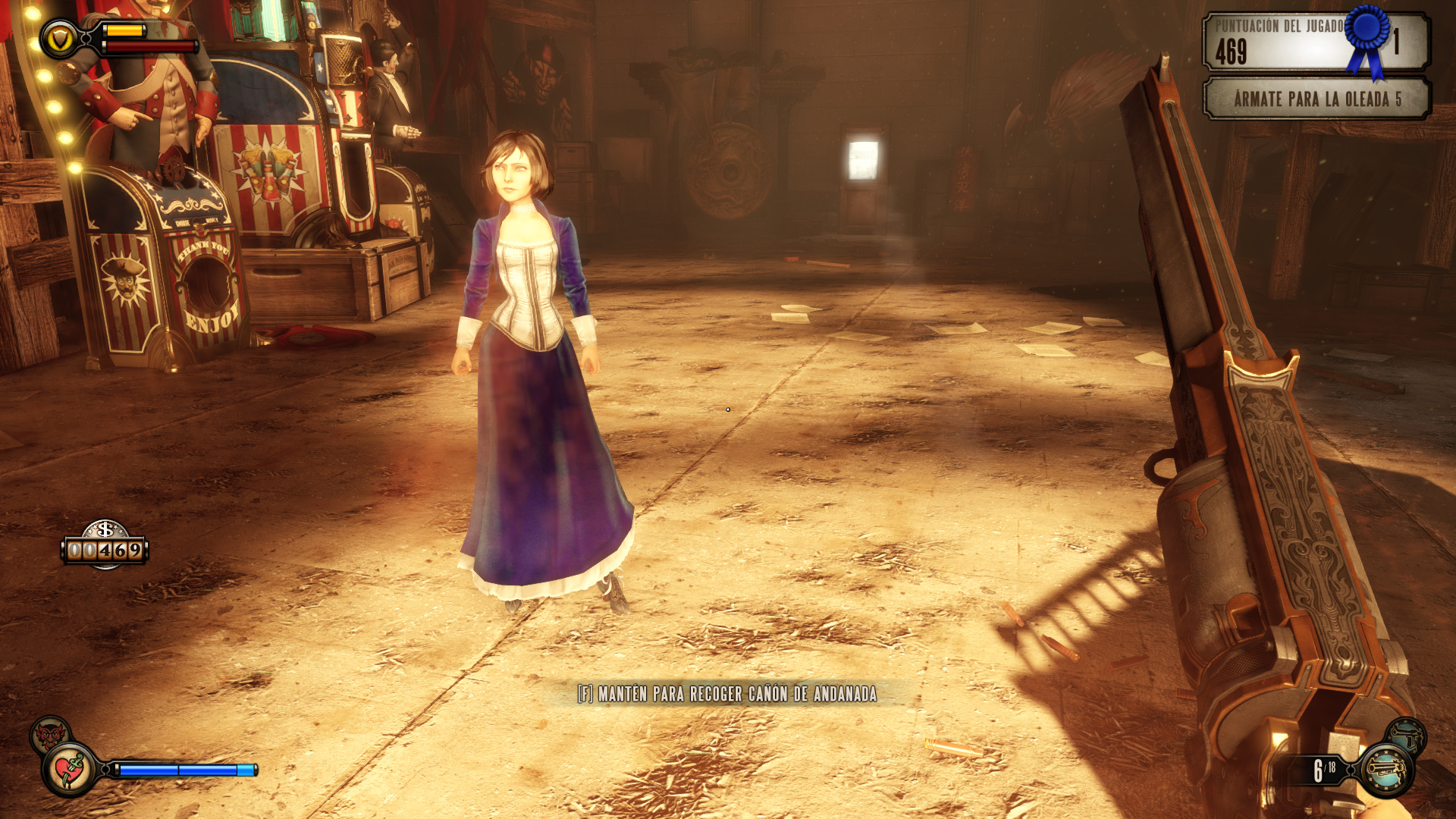Image resolution: width=1456 pixels, height=819 pixels.
Task: Select the equipped Possession heart vigor icon
Action: click(x=71, y=770)
